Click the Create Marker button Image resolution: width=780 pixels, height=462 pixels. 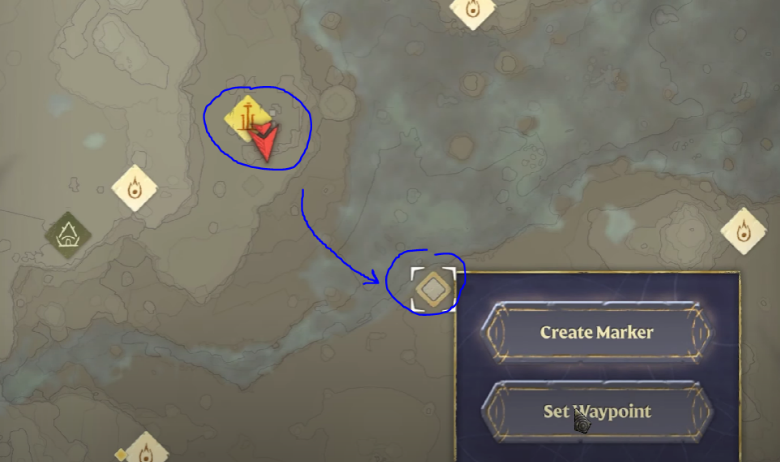click(597, 332)
